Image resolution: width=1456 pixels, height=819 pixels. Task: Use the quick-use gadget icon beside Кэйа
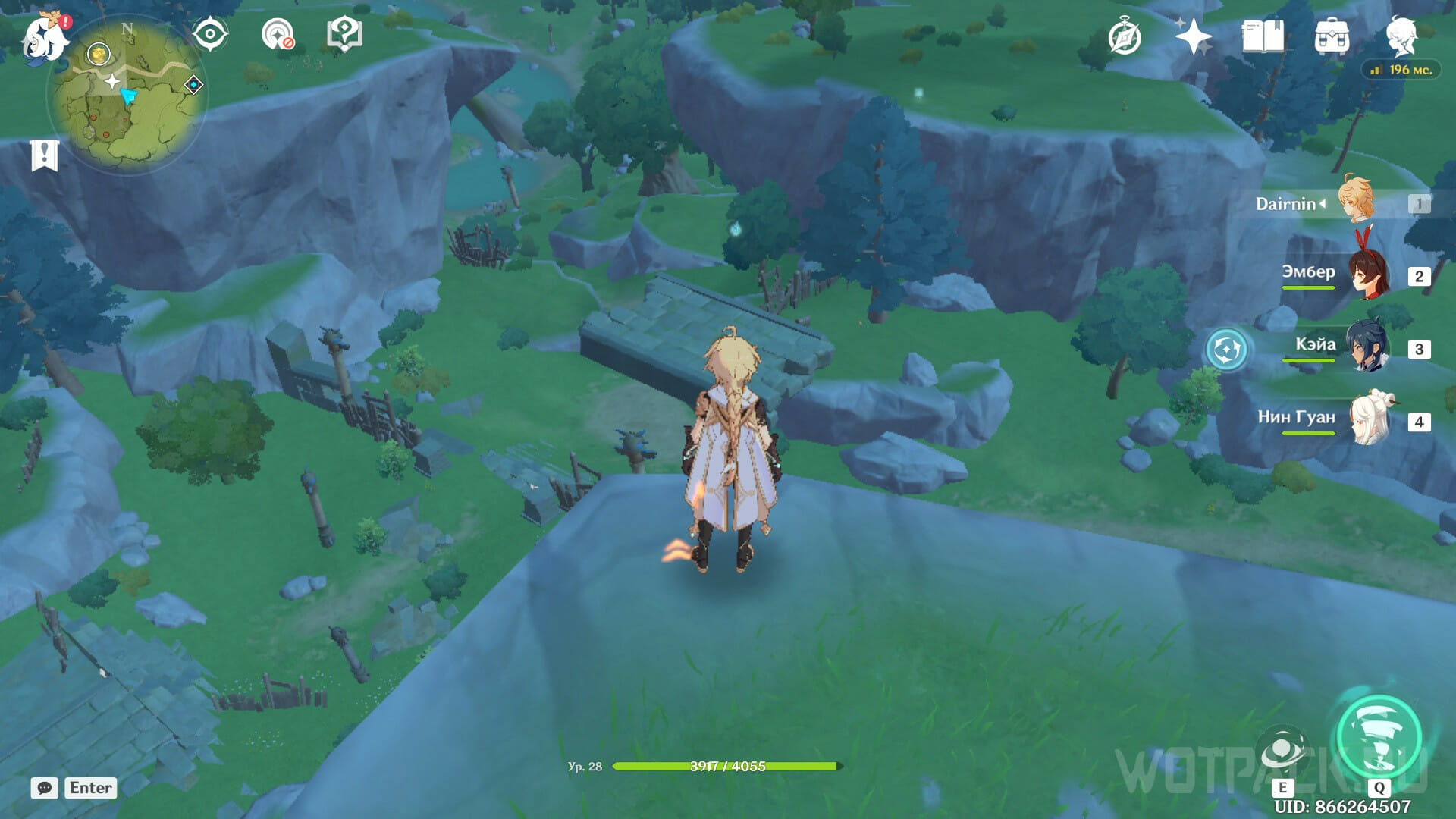[1226, 350]
